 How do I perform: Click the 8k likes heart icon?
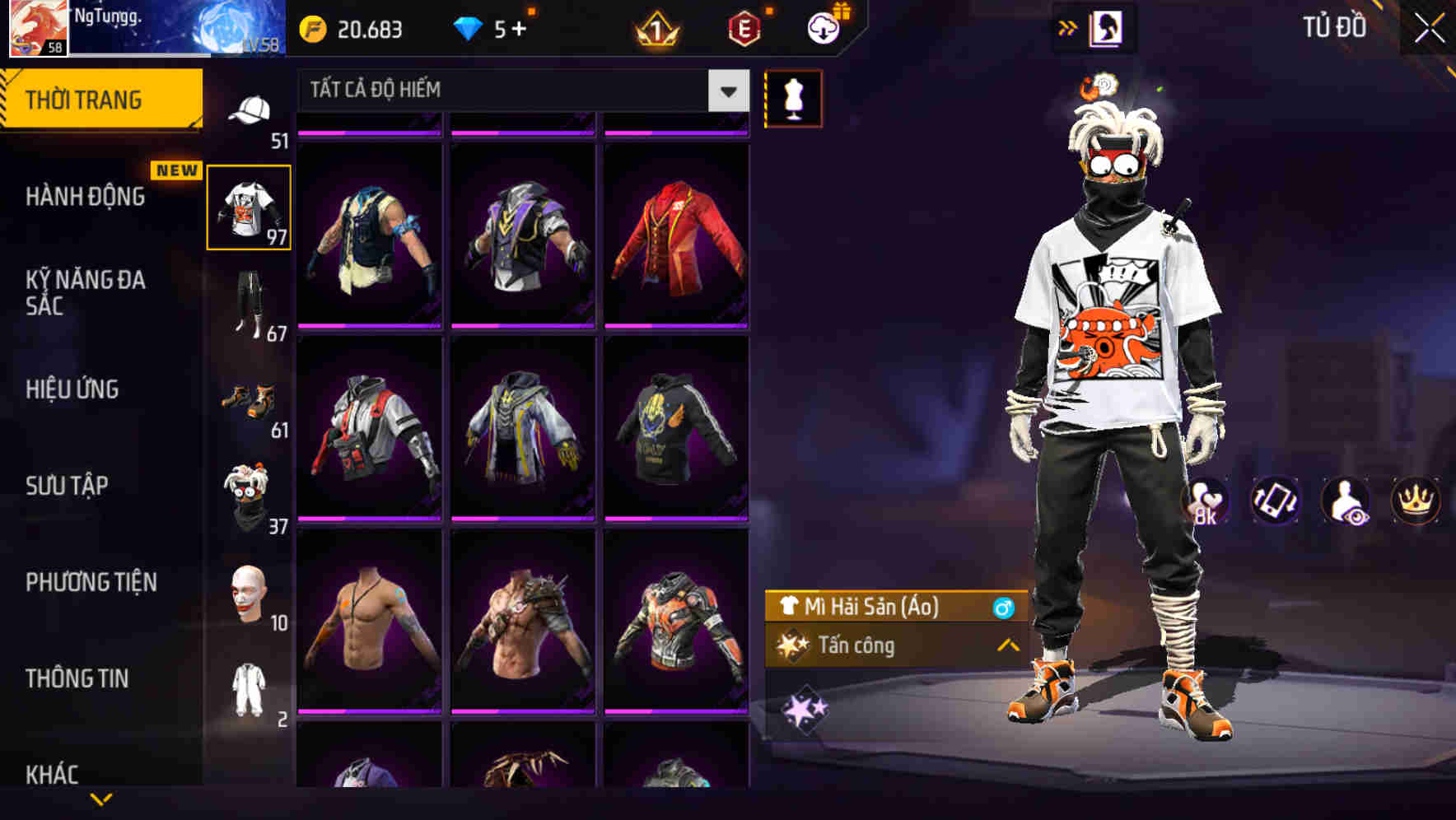pyautogui.click(x=1205, y=501)
